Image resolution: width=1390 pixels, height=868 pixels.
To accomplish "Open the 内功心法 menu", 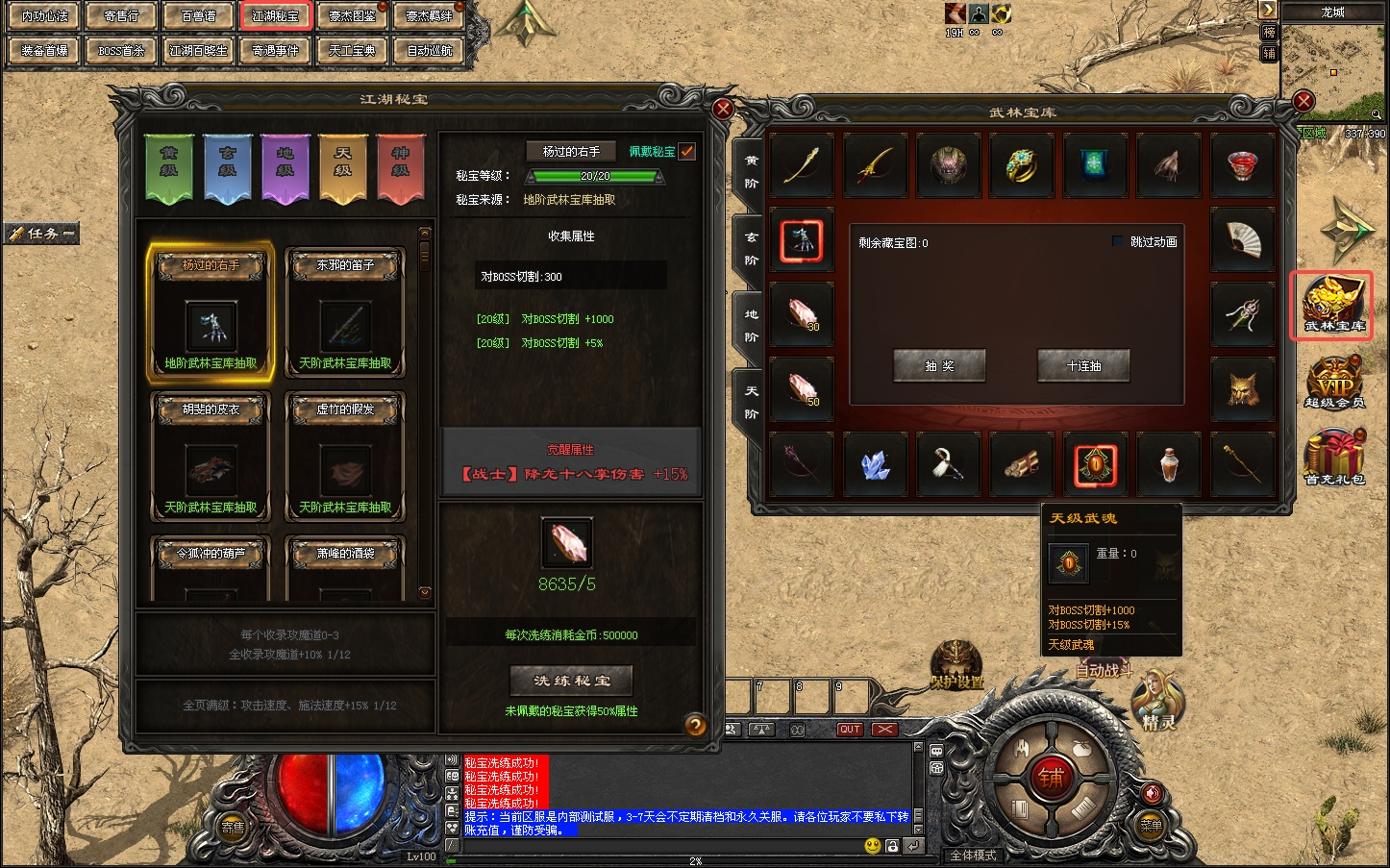I will click(45, 16).
